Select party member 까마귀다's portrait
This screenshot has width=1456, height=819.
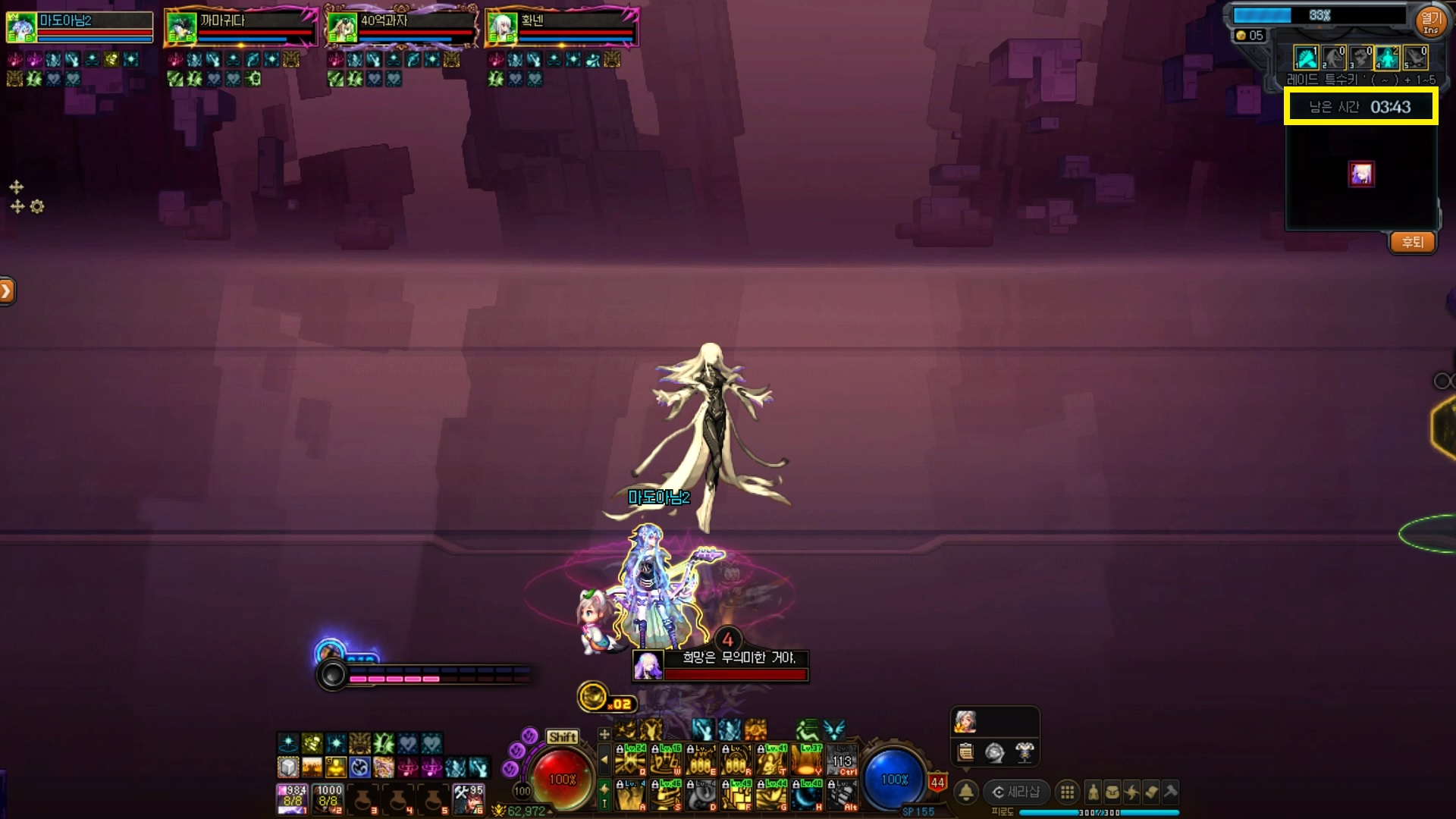(182, 28)
